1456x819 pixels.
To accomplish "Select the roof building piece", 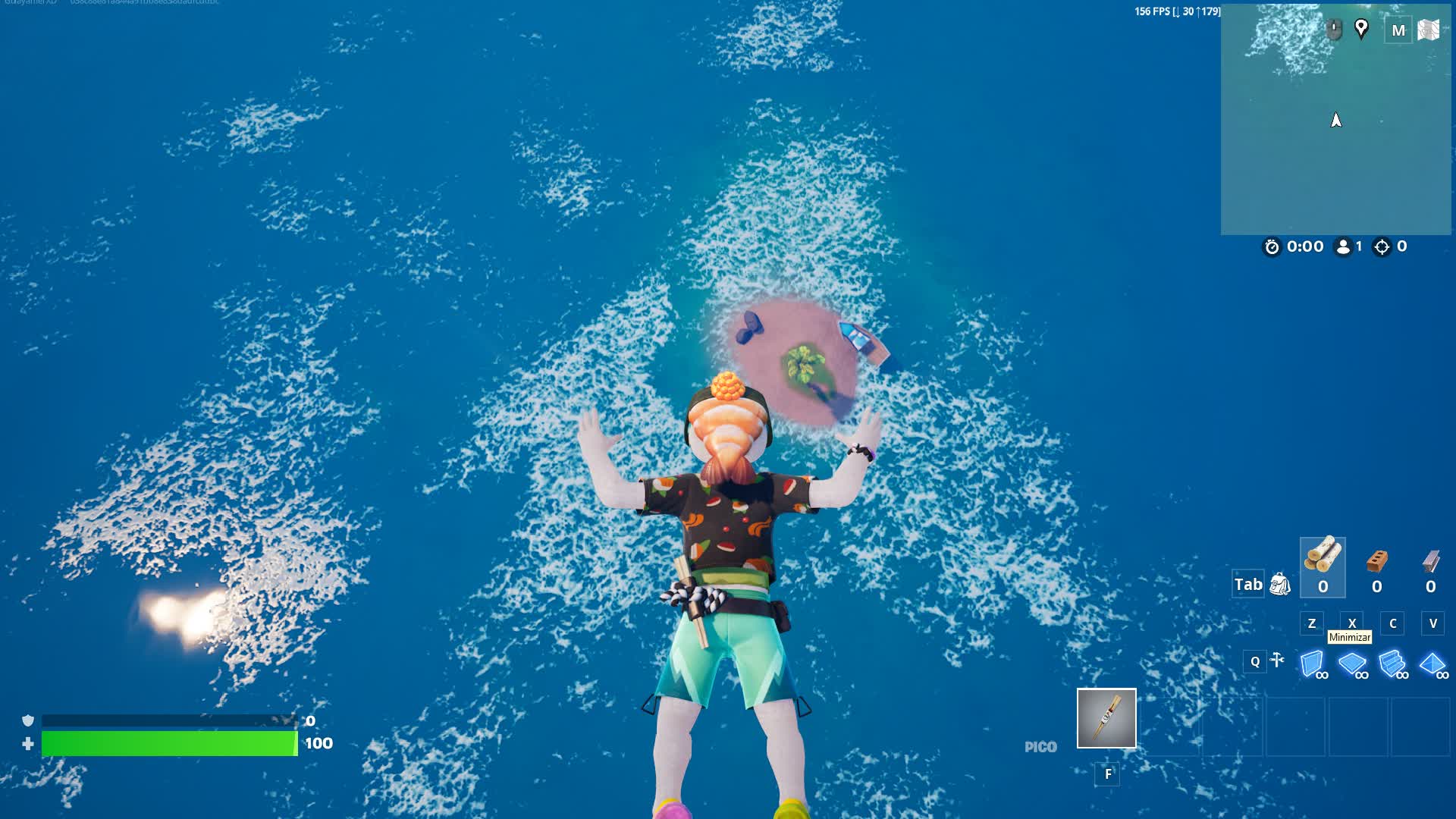I will click(1432, 663).
